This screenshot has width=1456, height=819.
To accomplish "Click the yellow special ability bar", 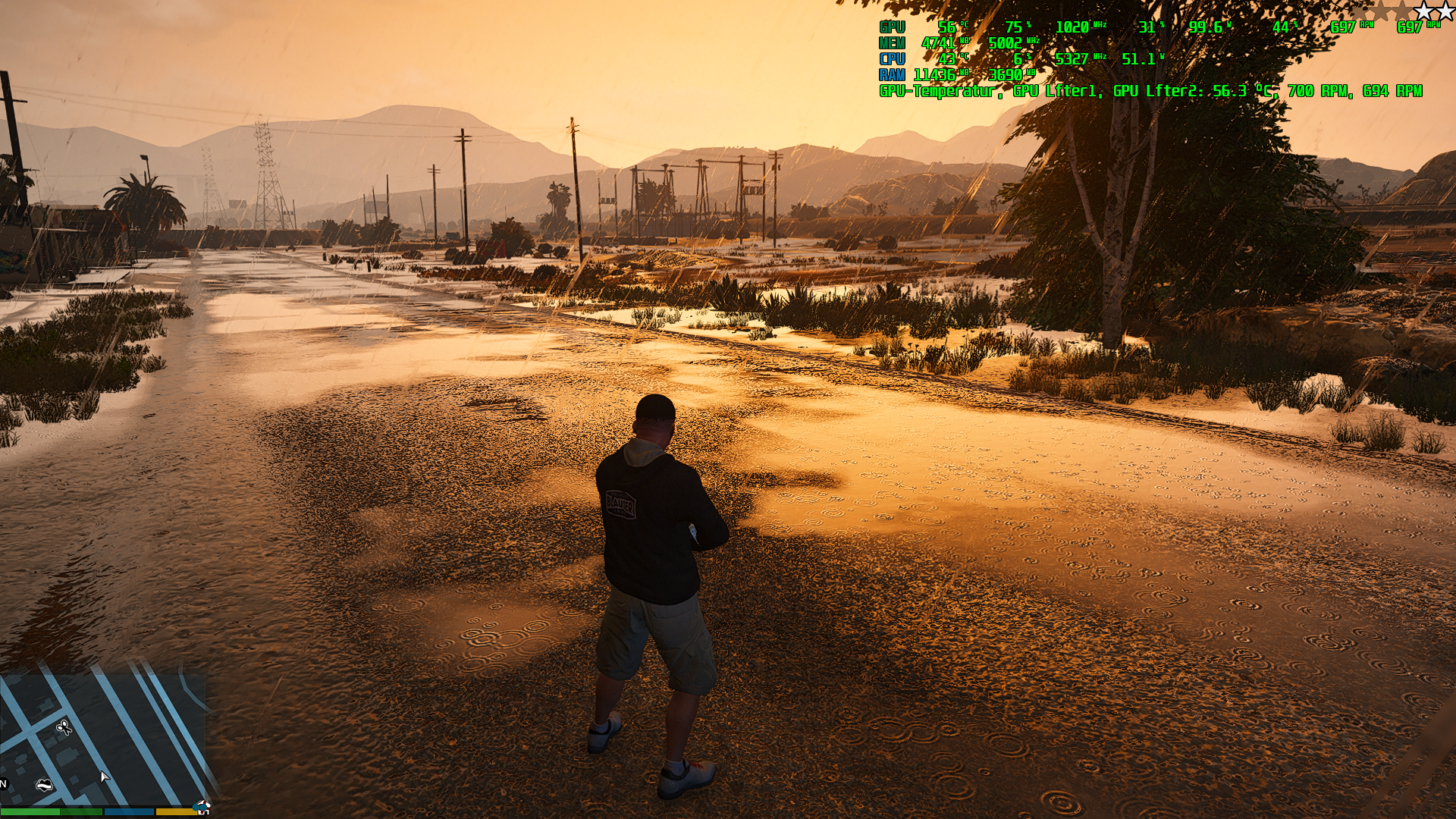I will click(176, 811).
